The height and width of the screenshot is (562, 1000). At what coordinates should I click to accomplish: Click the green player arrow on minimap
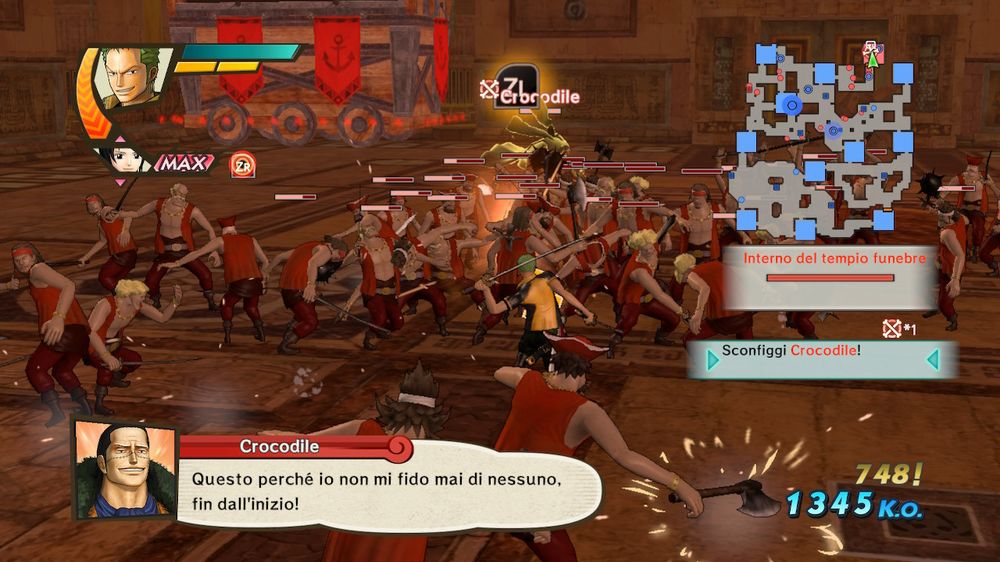pyautogui.click(x=872, y=59)
